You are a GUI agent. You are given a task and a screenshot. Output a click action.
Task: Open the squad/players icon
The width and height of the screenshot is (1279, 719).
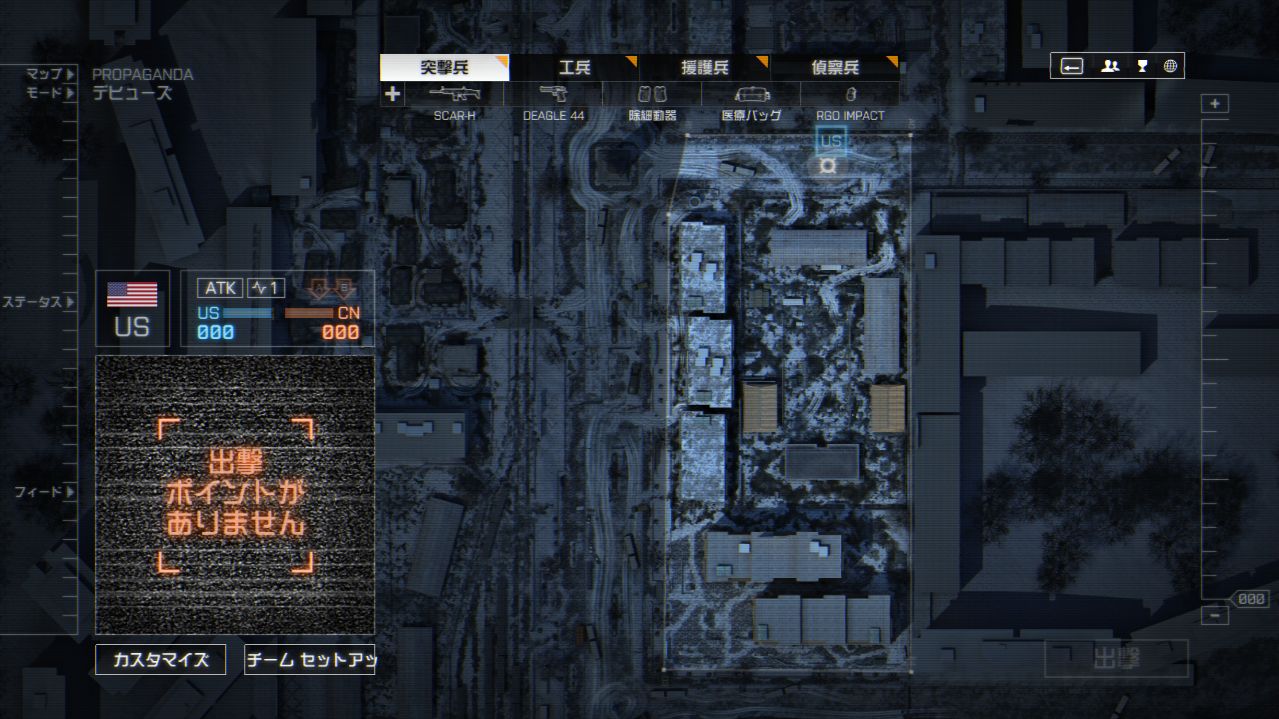(x=1110, y=66)
